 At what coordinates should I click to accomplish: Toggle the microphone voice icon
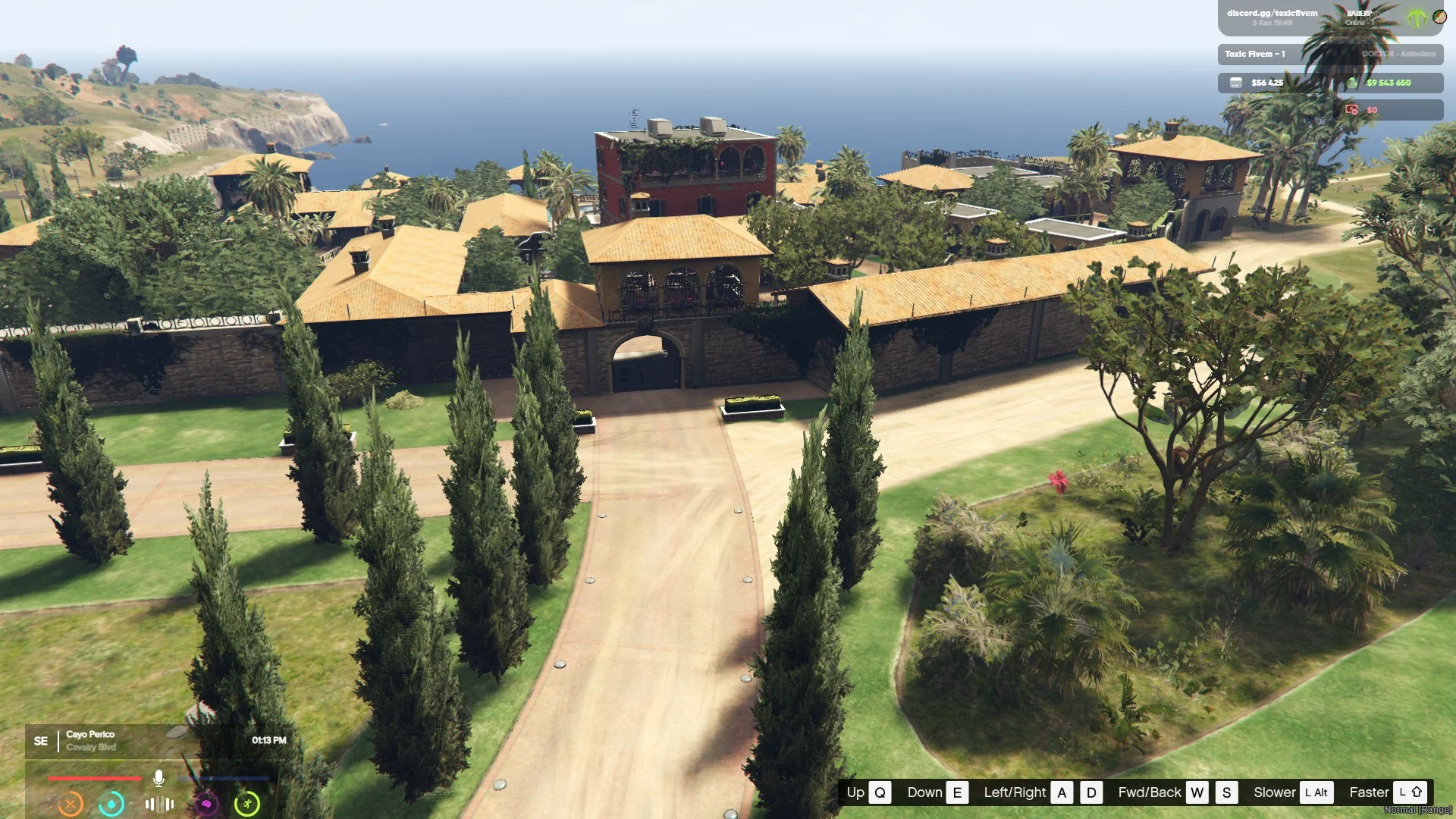[158, 778]
